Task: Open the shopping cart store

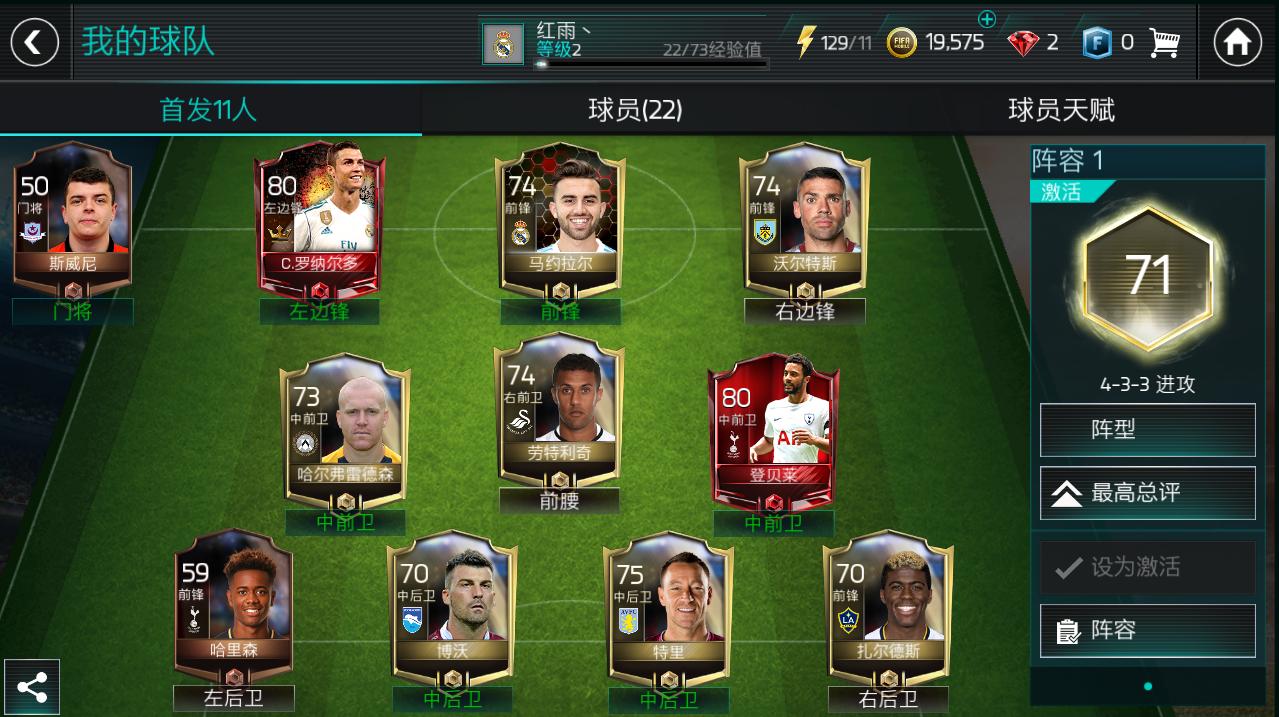Action: 1165,42
